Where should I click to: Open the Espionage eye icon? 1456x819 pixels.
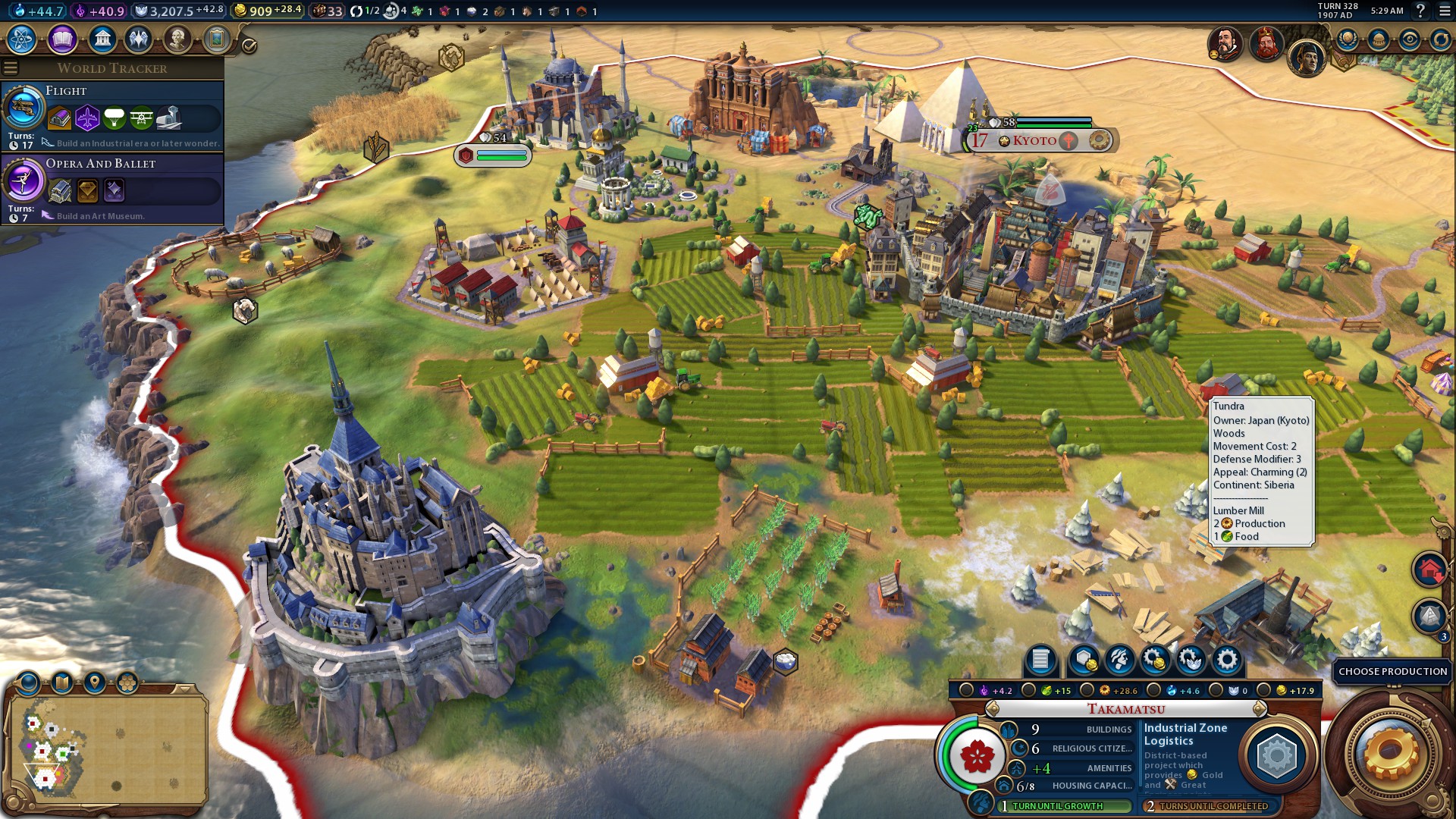[x=1410, y=39]
